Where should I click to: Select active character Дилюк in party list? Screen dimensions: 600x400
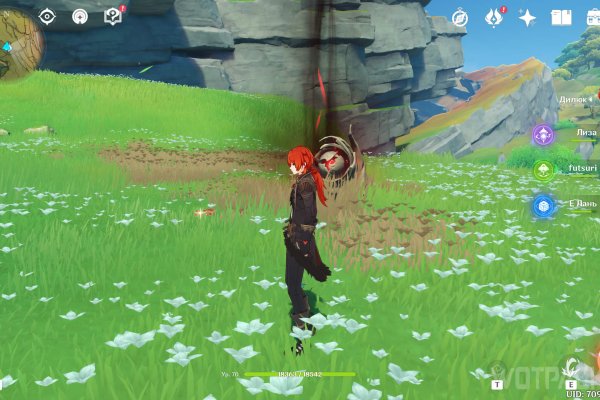(x=577, y=100)
